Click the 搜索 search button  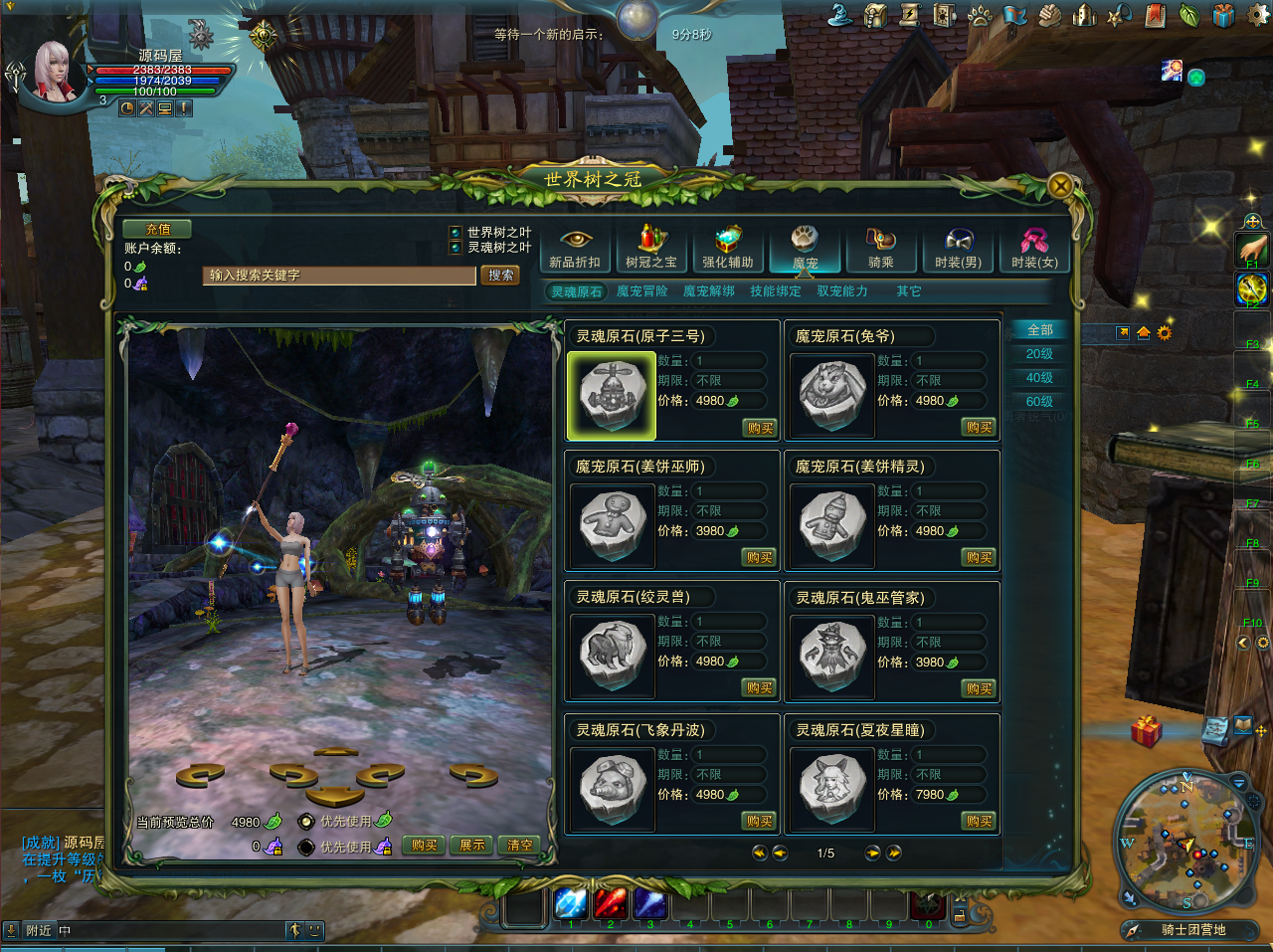(x=500, y=276)
